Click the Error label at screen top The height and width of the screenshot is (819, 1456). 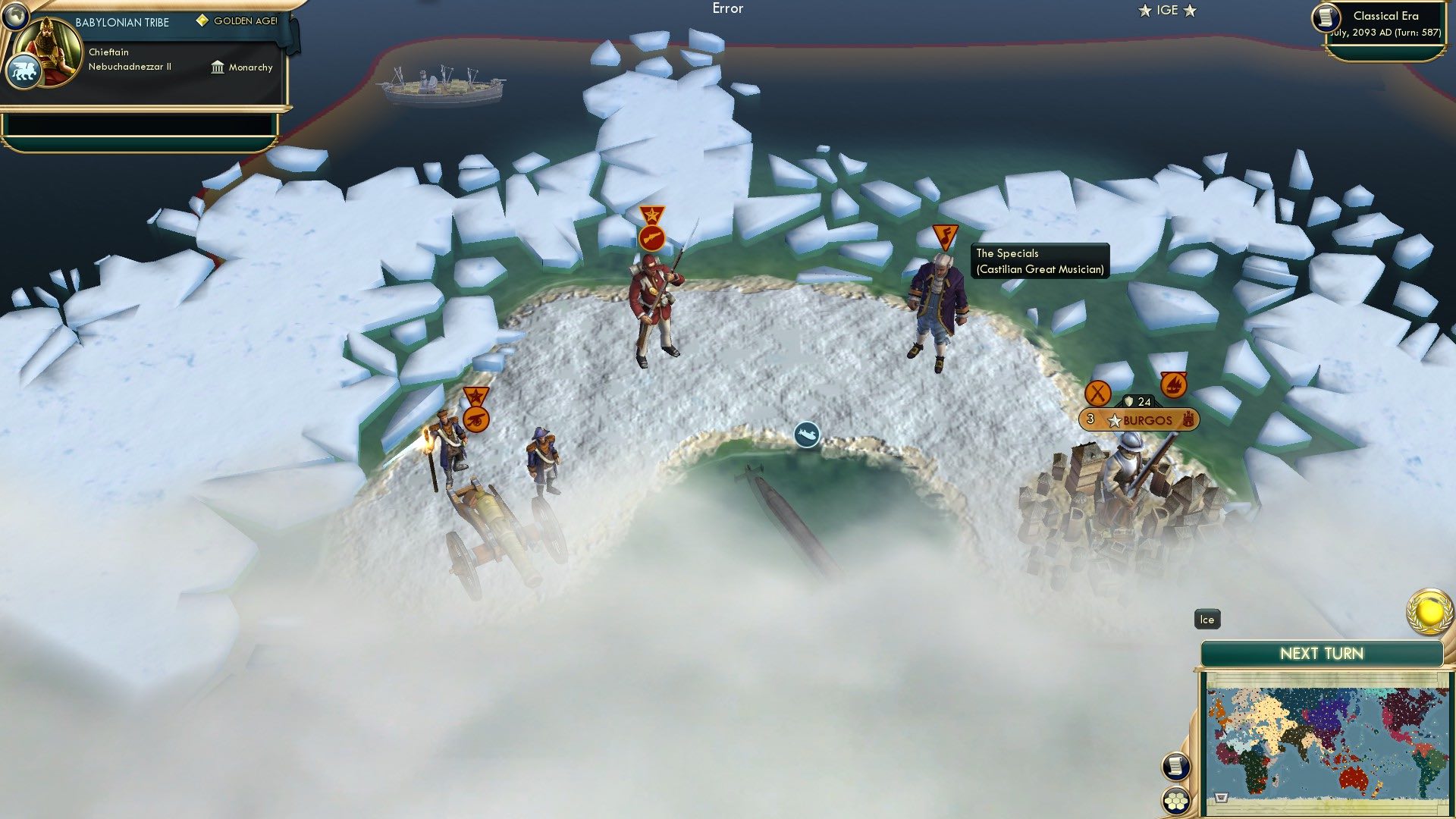click(x=727, y=8)
